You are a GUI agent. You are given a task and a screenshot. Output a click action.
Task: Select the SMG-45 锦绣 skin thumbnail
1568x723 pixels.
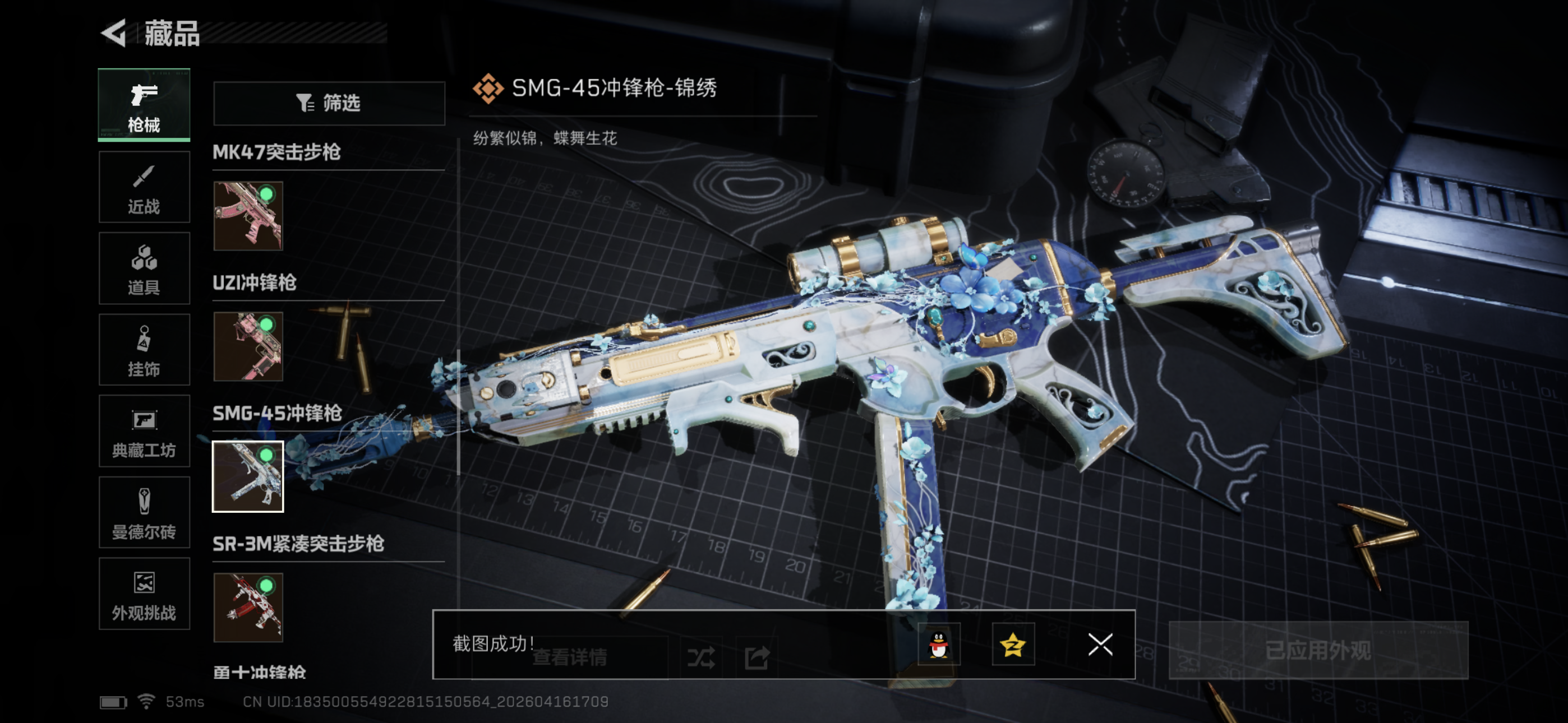pyautogui.click(x=248, y=476)
